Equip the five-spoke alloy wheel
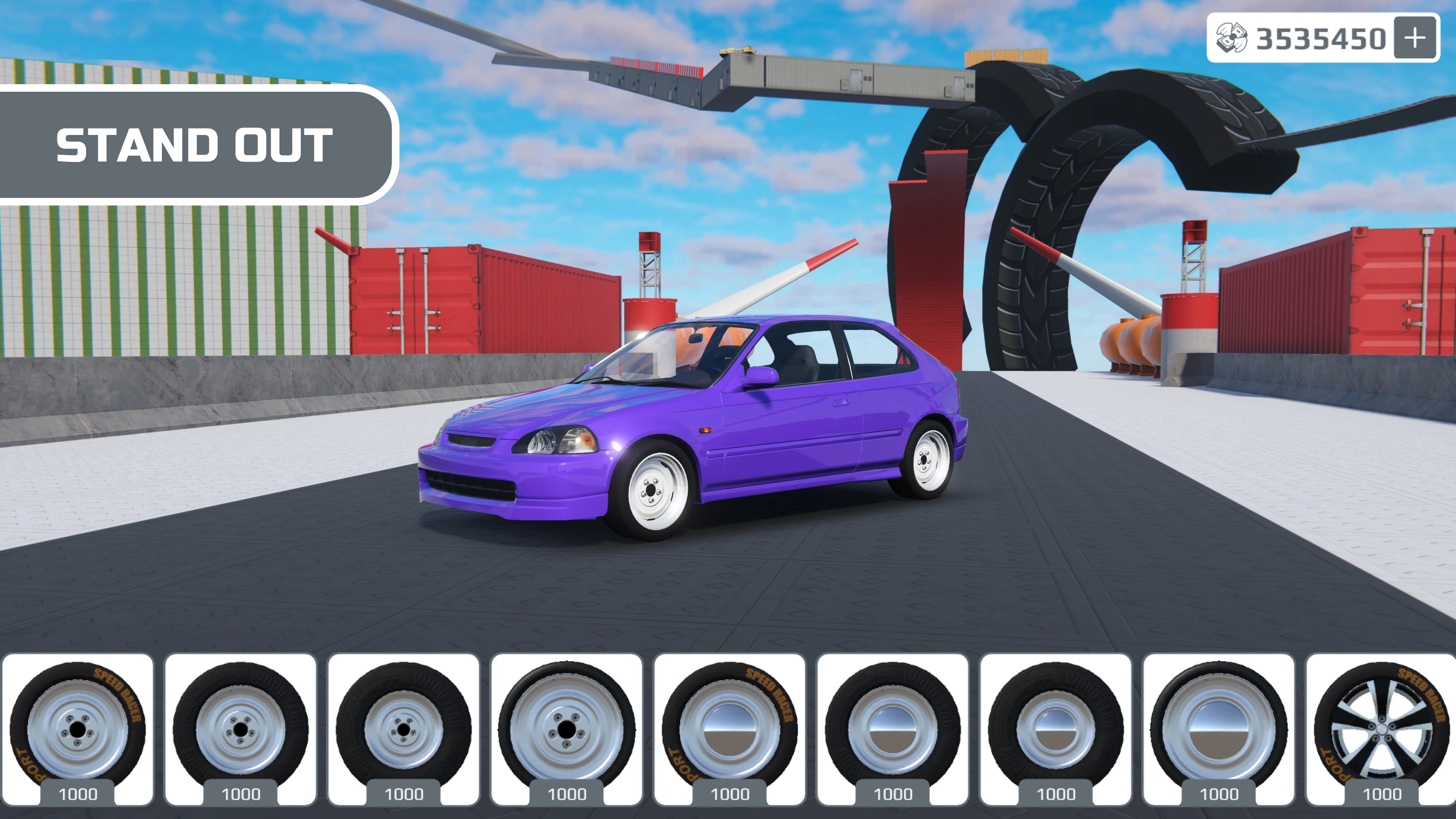This screenshot has width=1456, height=819. point(1381,728)
